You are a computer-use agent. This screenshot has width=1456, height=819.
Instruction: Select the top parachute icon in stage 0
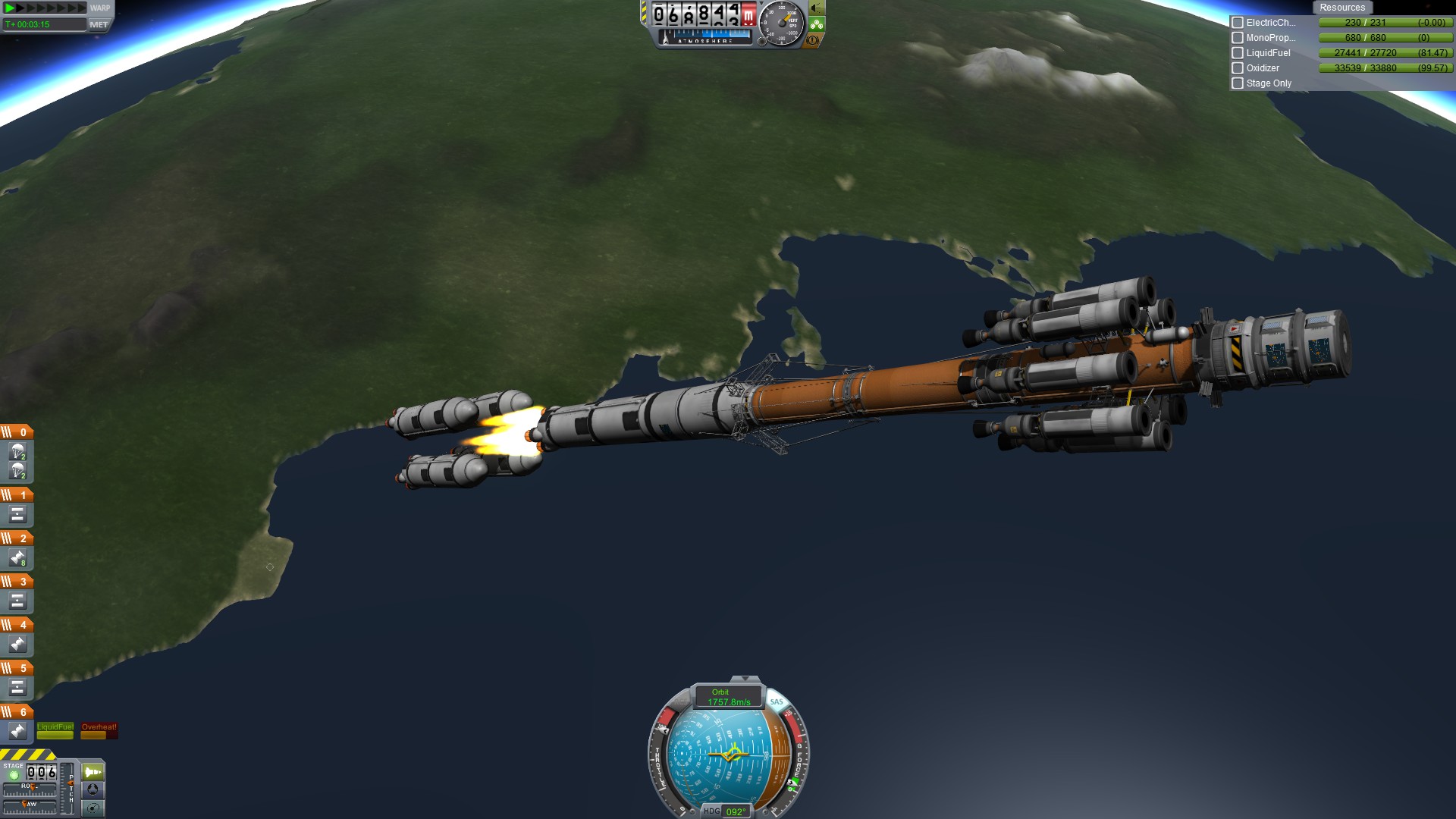(17, 452)
